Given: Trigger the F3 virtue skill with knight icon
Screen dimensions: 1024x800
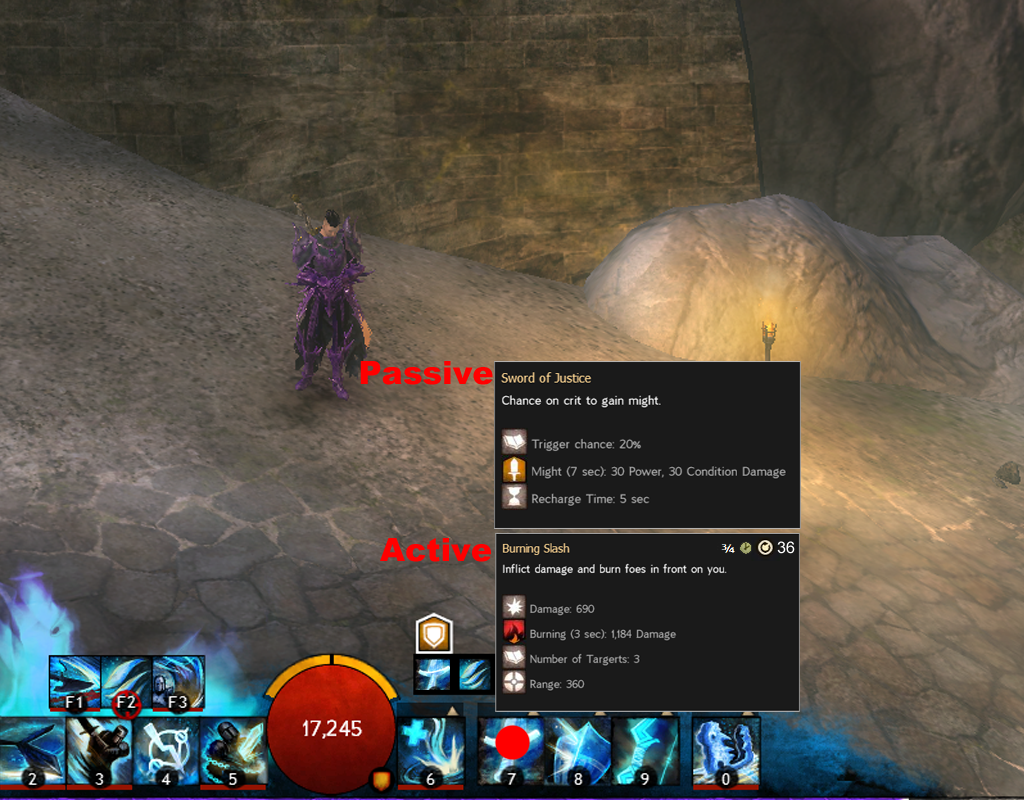Looking at the screenshot, I should click(178, 681).
